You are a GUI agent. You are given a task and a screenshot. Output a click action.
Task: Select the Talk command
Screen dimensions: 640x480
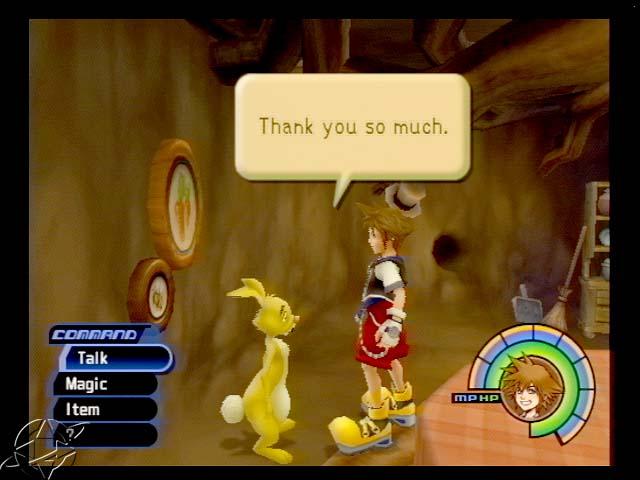112,358
